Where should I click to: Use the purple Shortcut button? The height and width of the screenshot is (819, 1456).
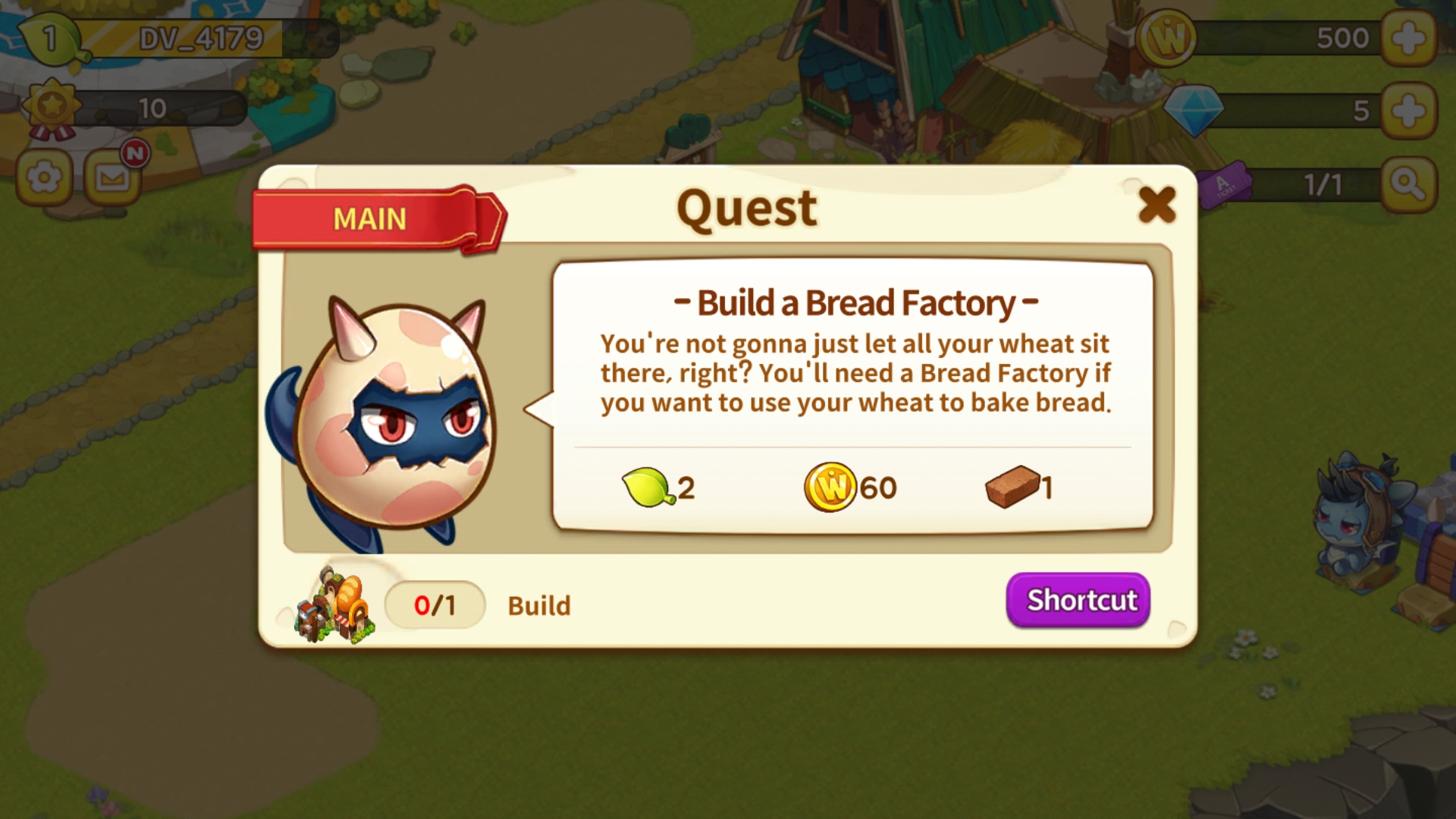[1078, 600]
